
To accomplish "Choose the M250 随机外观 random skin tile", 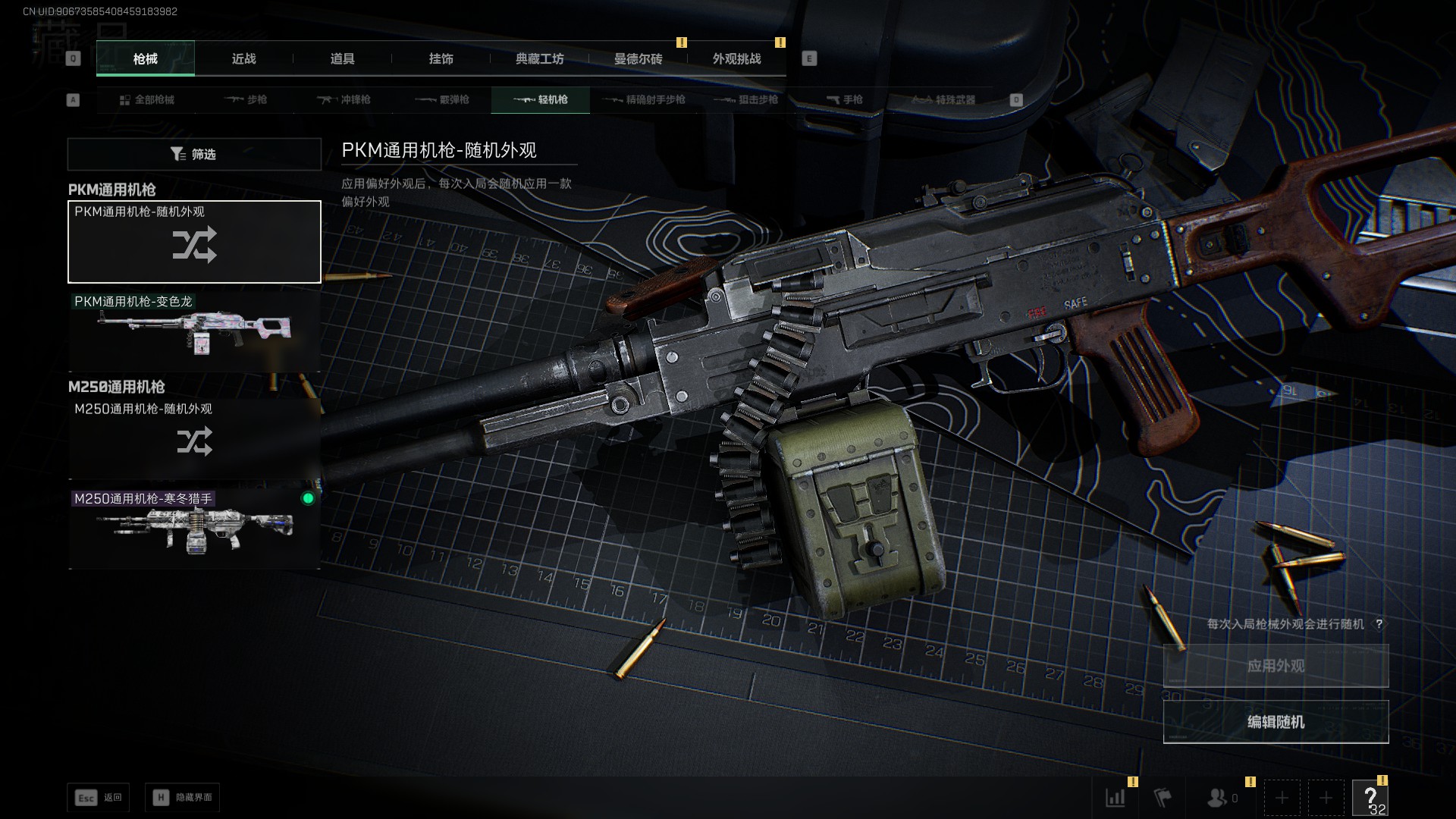I will 194,436.
